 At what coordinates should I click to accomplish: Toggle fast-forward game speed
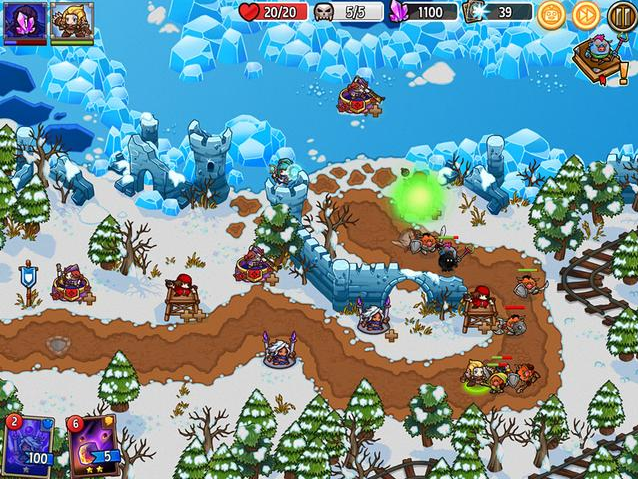pos(586,15)
